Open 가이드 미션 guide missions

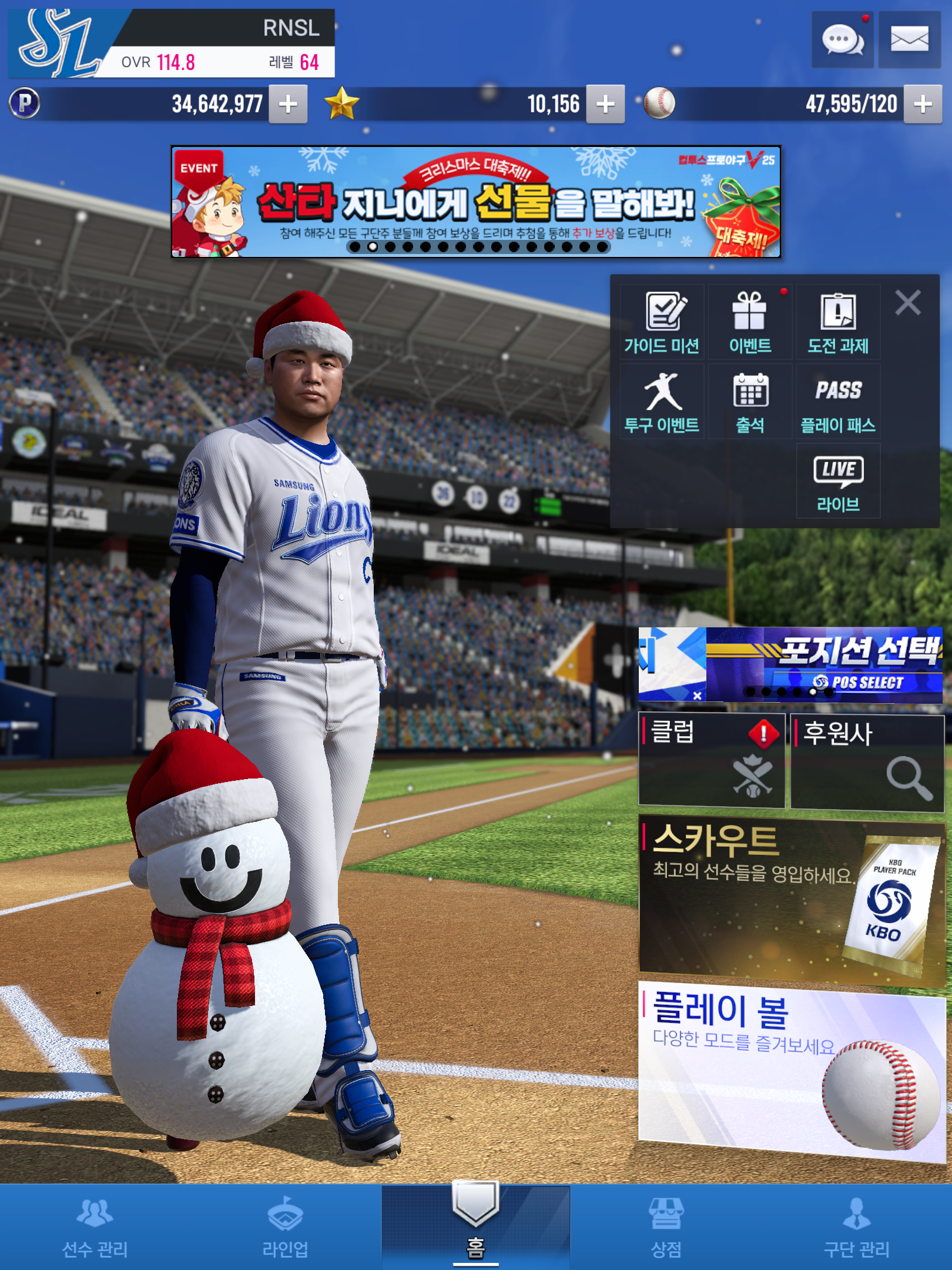pos(662,323)
